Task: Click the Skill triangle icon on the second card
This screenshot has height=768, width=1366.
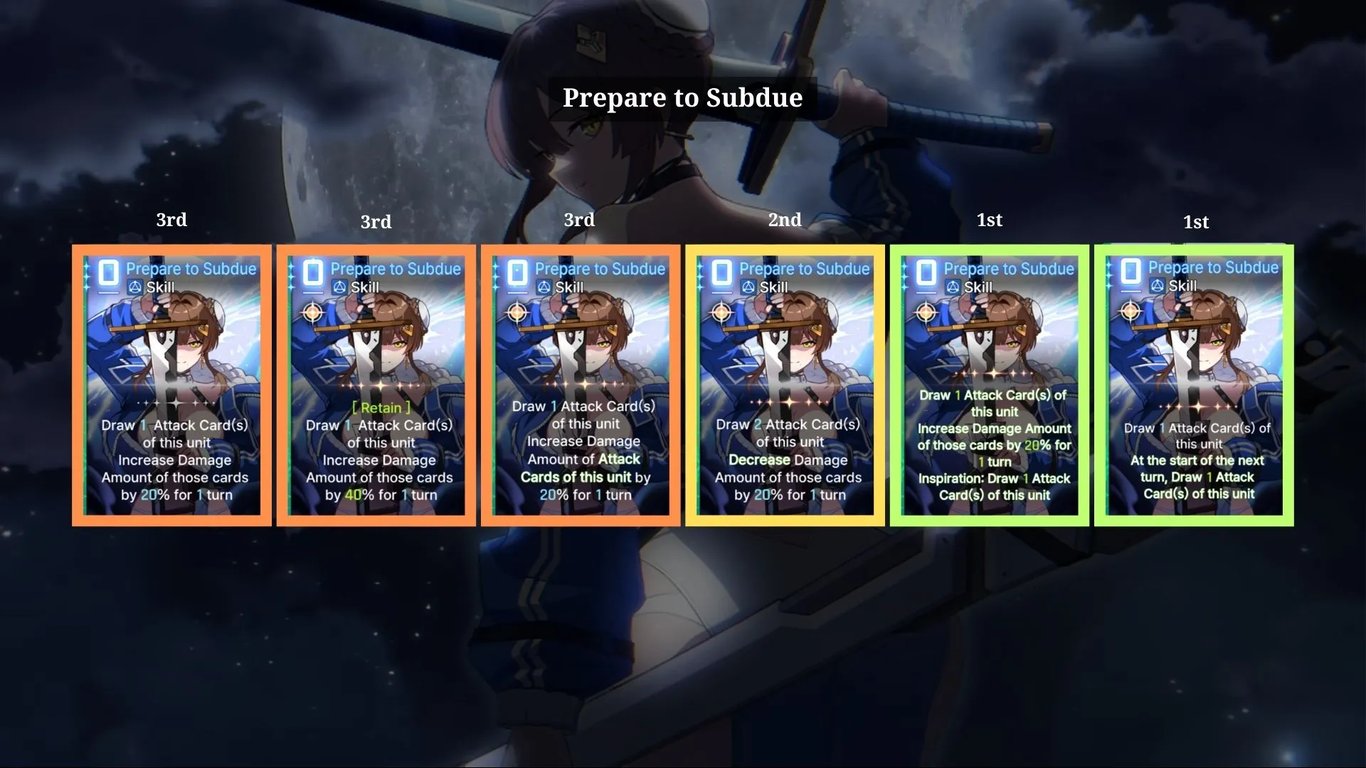Action: tap(340, 288)
